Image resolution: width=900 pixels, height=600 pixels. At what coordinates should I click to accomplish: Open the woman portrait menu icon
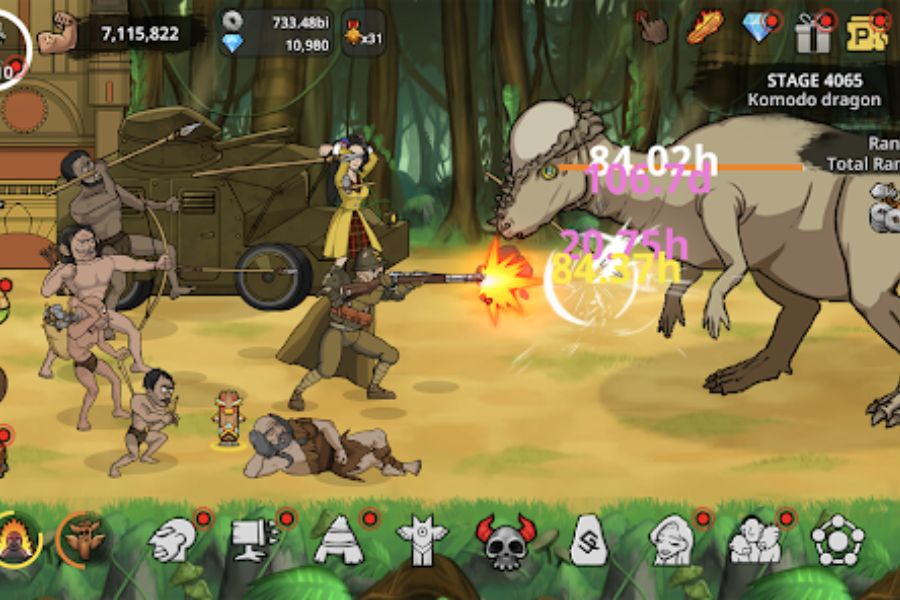tap(671, 540)
